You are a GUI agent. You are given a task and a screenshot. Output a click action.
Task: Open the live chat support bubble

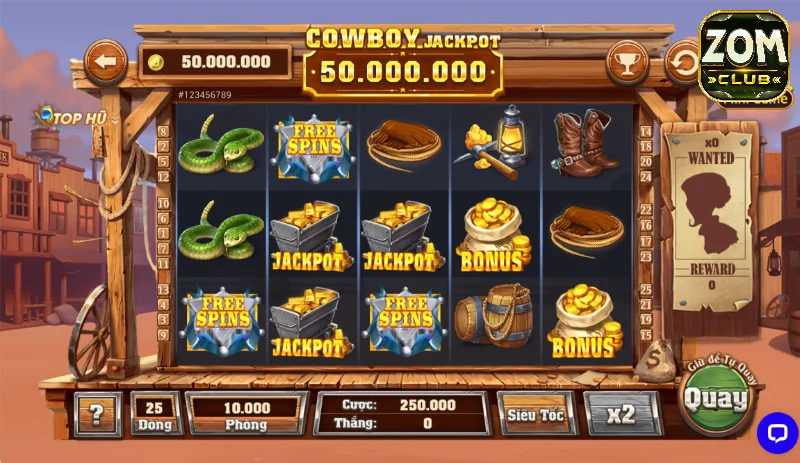pos(776,433)
